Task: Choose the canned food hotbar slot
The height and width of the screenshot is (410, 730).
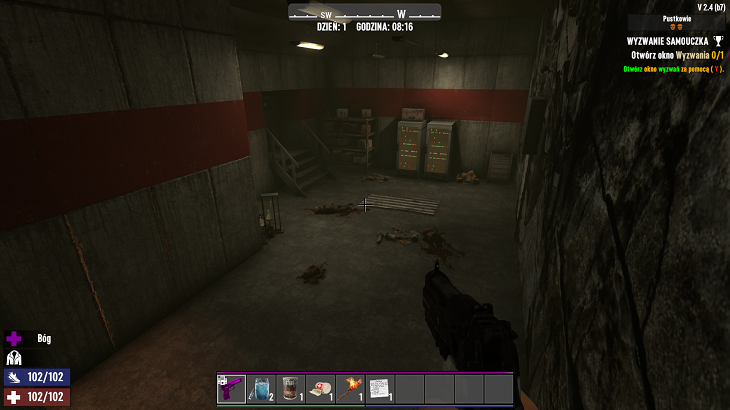Action: (x=291, y=388)
